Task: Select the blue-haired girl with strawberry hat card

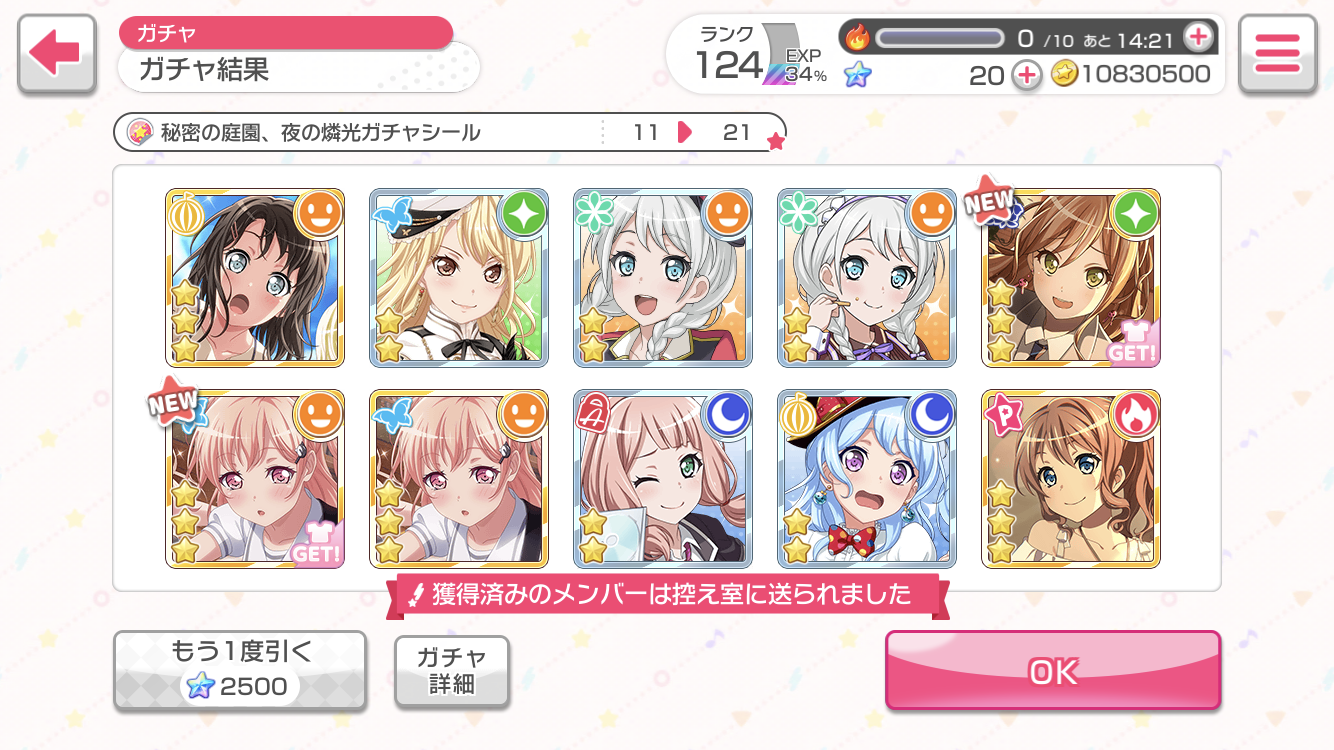Action: tap(867, 479)
